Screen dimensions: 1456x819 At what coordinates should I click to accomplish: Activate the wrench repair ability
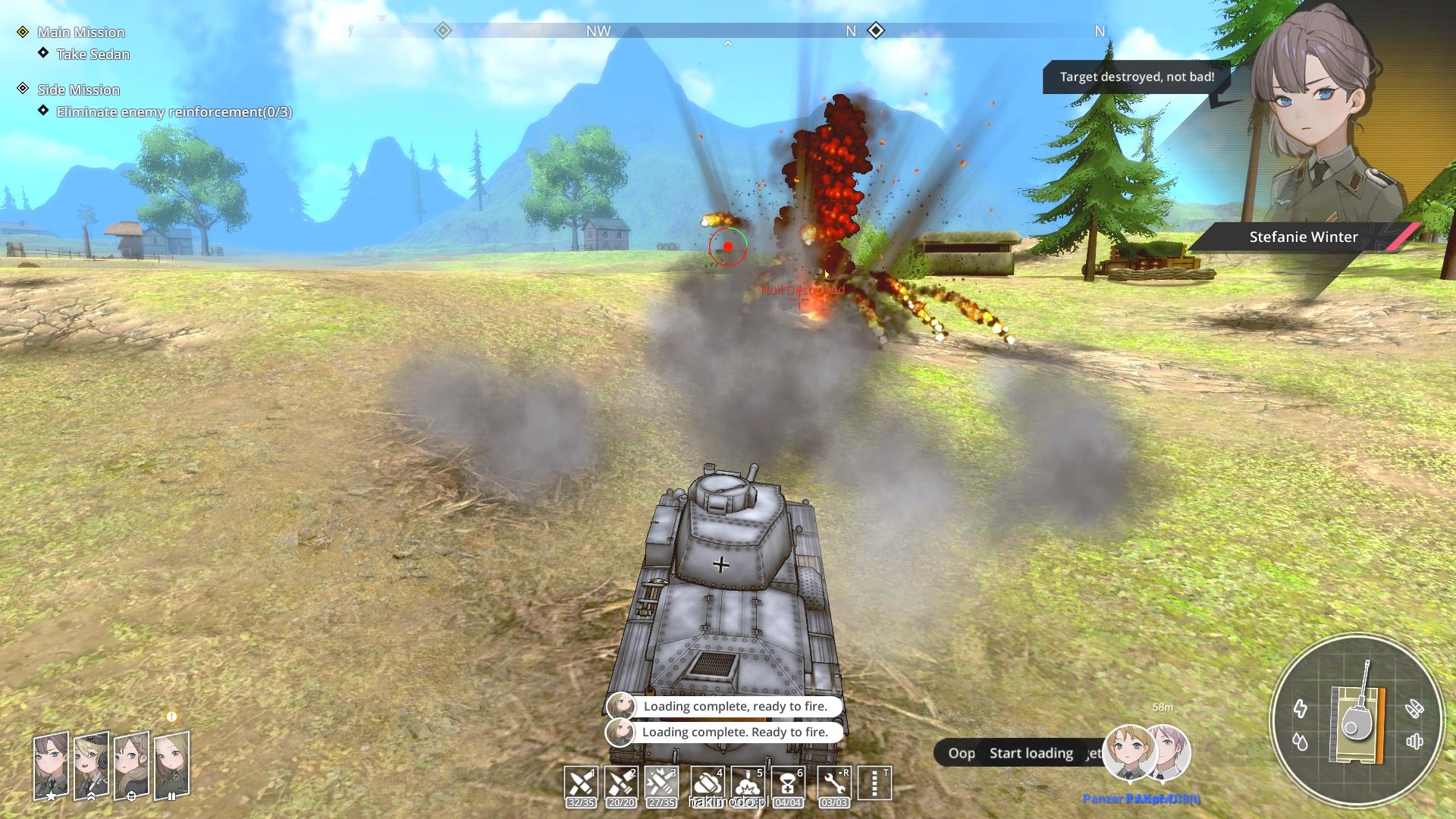point(834,783)
